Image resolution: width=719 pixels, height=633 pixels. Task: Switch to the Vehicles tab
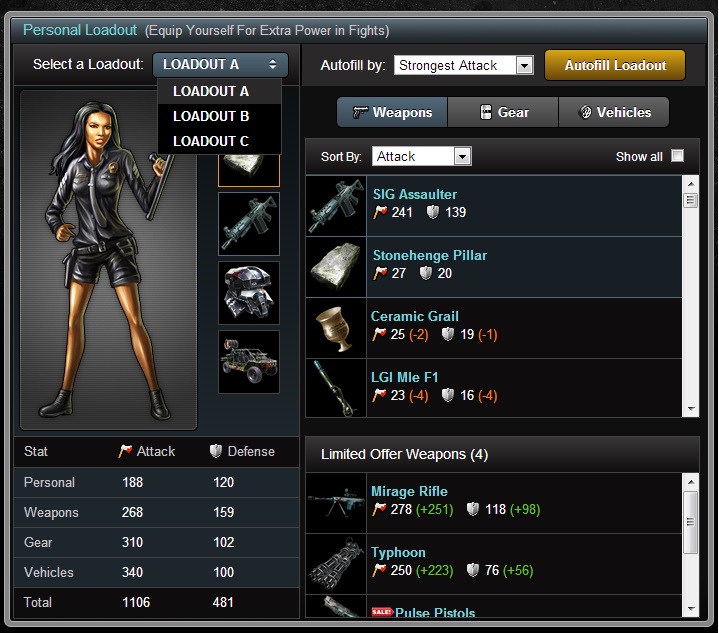click(613, 113)
